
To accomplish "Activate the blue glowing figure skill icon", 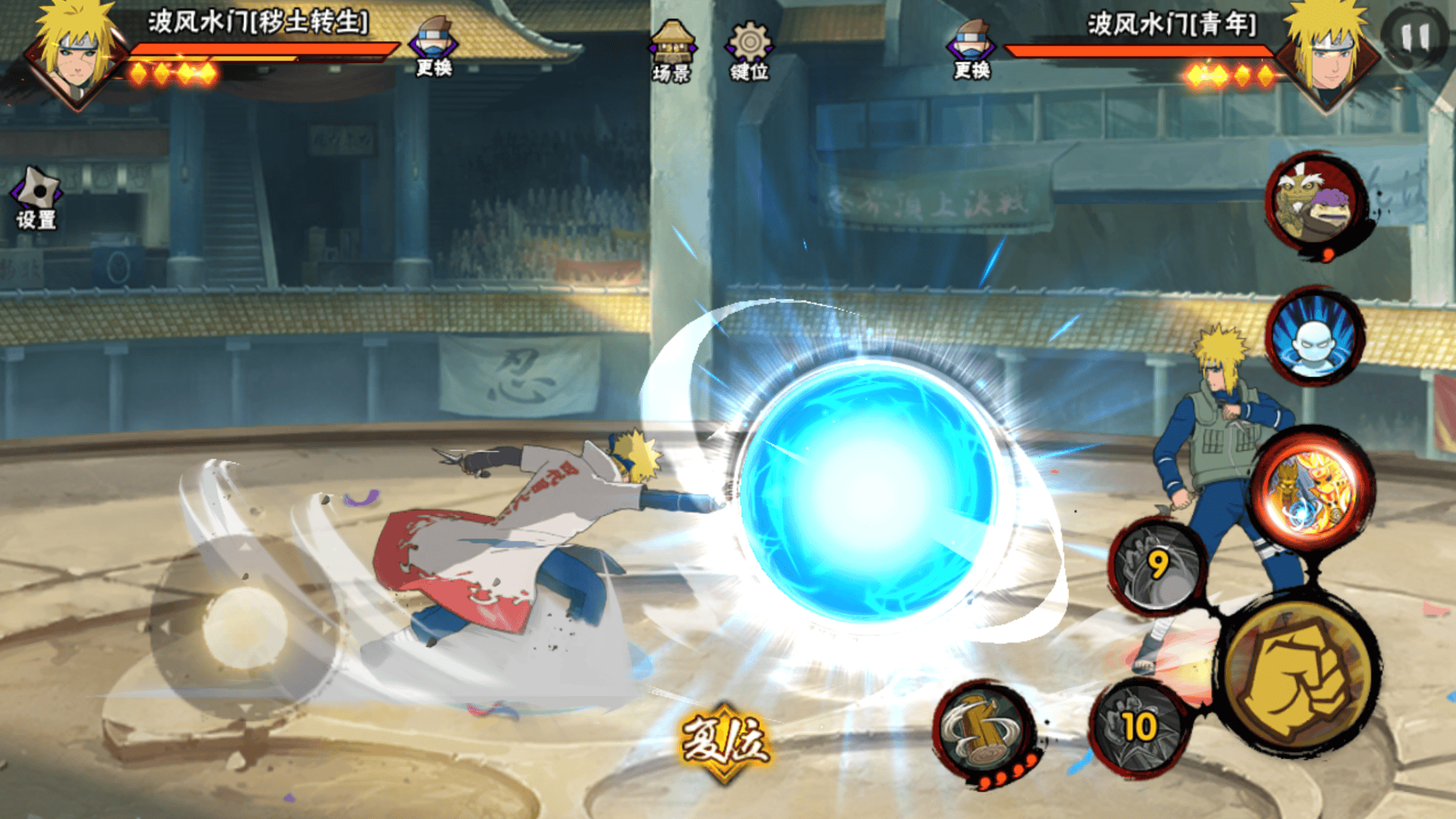I will tap(1314, 337).
